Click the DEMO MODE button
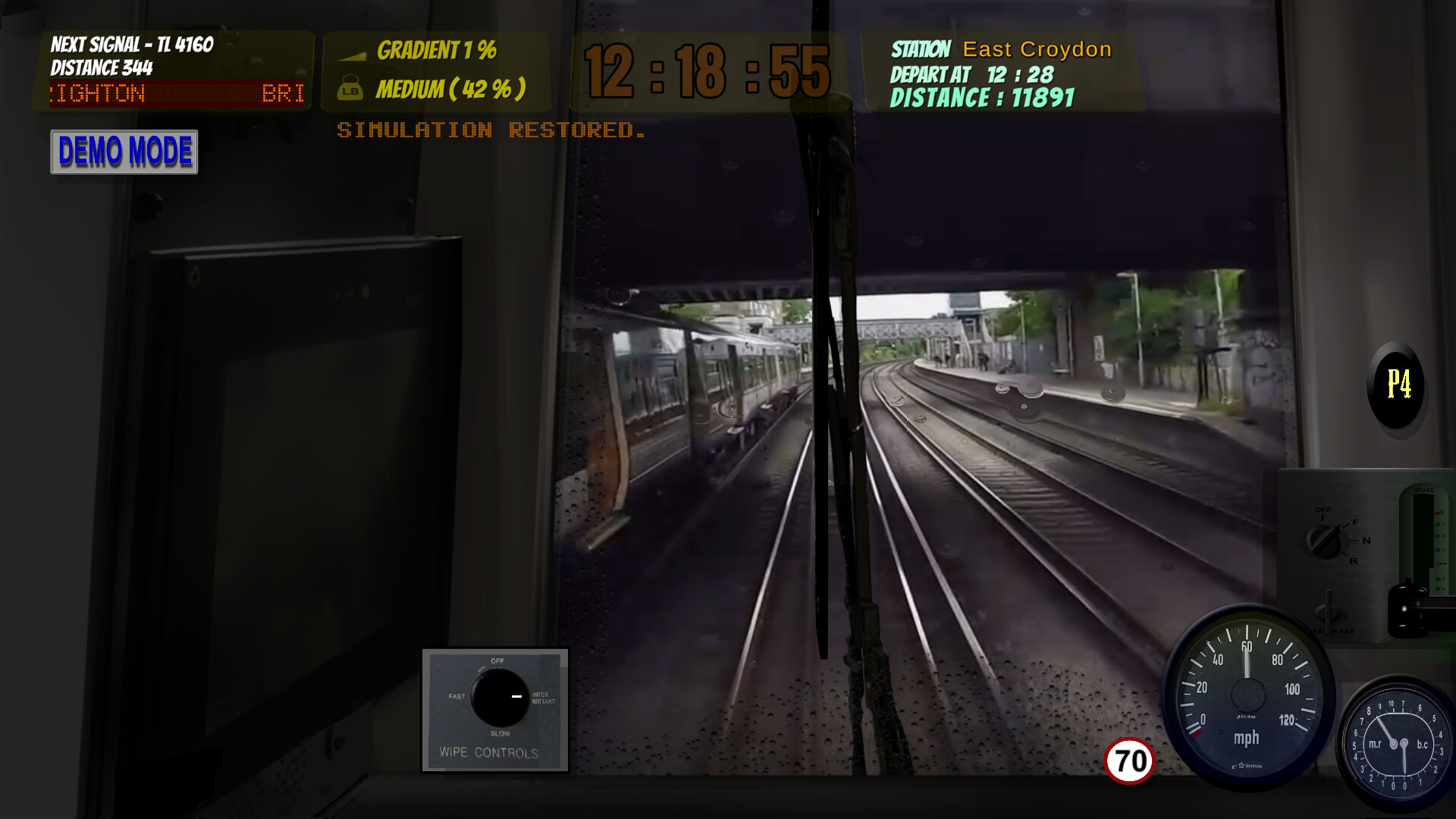 coord(124,152)
